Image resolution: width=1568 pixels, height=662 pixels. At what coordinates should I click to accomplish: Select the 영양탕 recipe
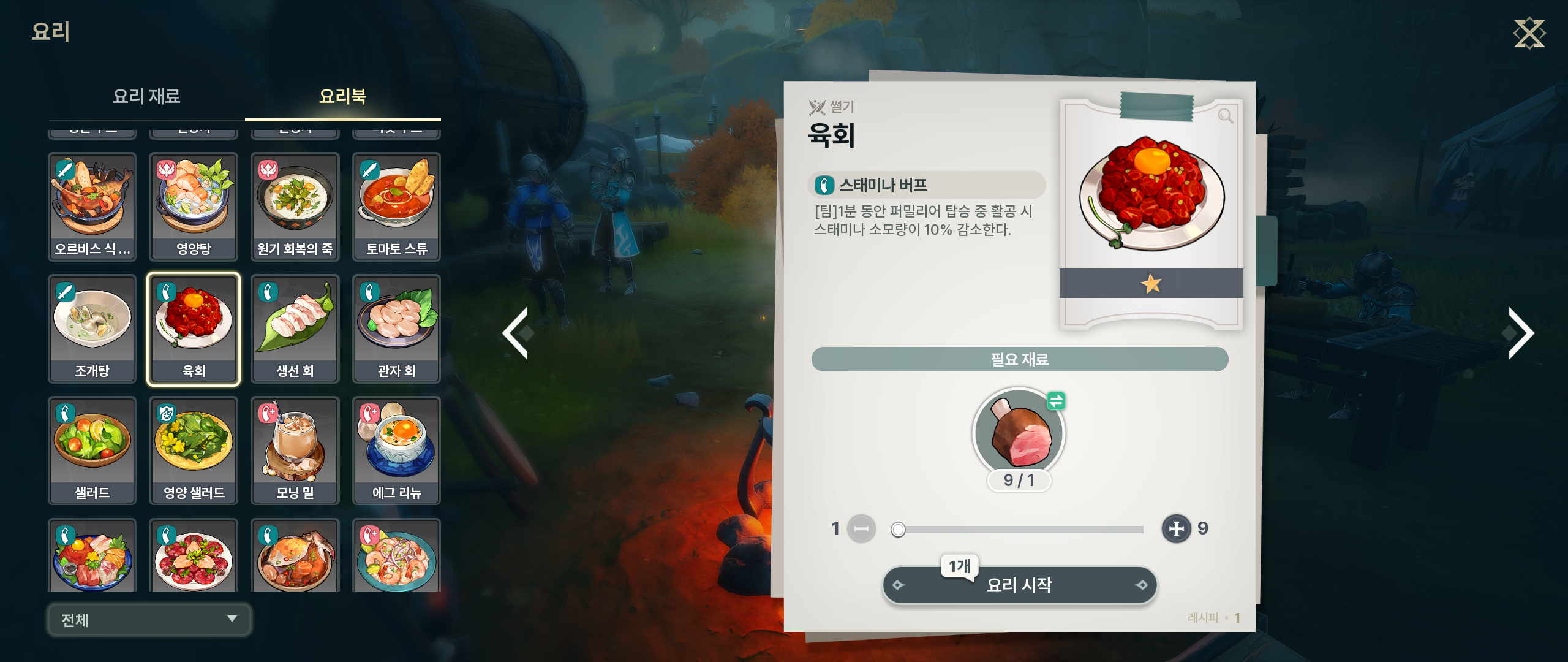click(x=194, y=207)
